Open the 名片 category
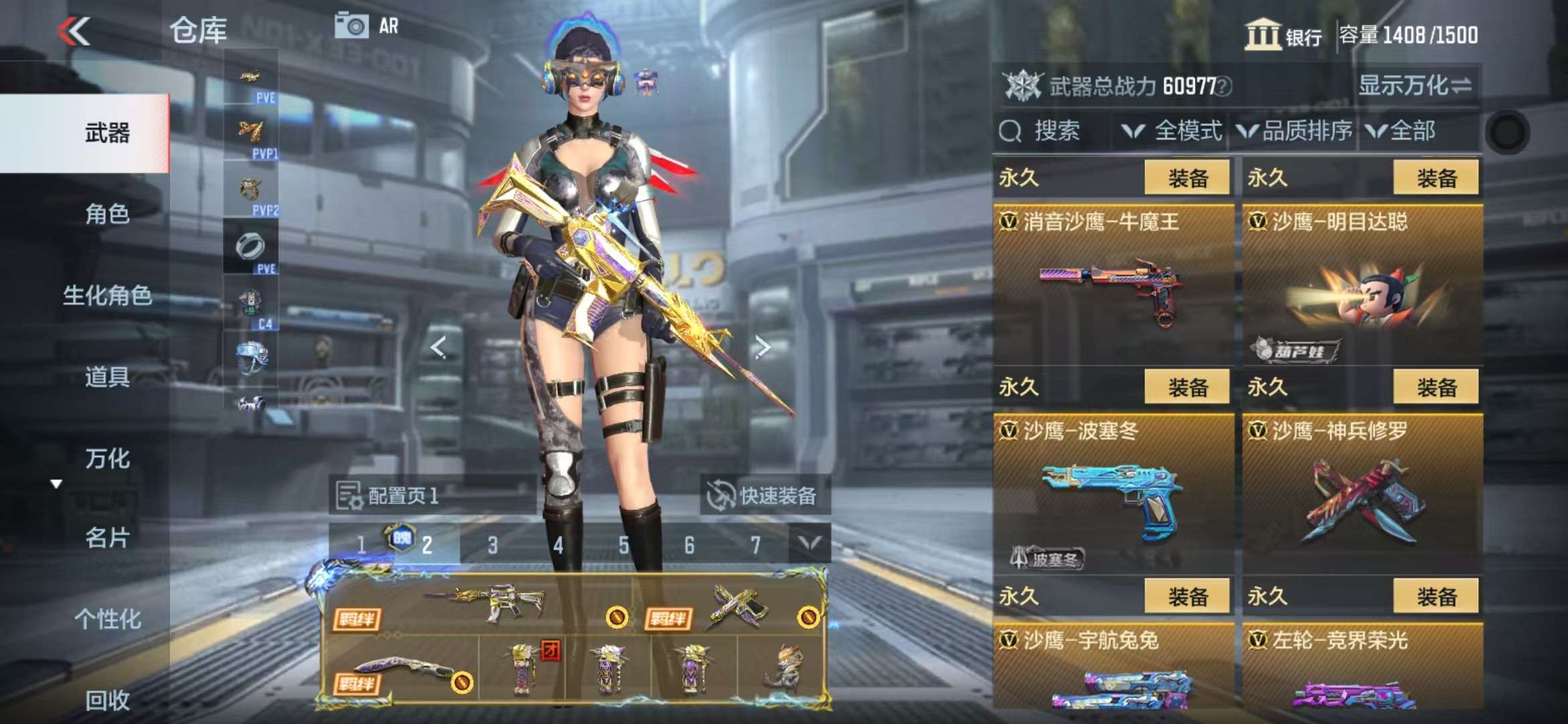1568x724 pixels. tap(107, 538)
